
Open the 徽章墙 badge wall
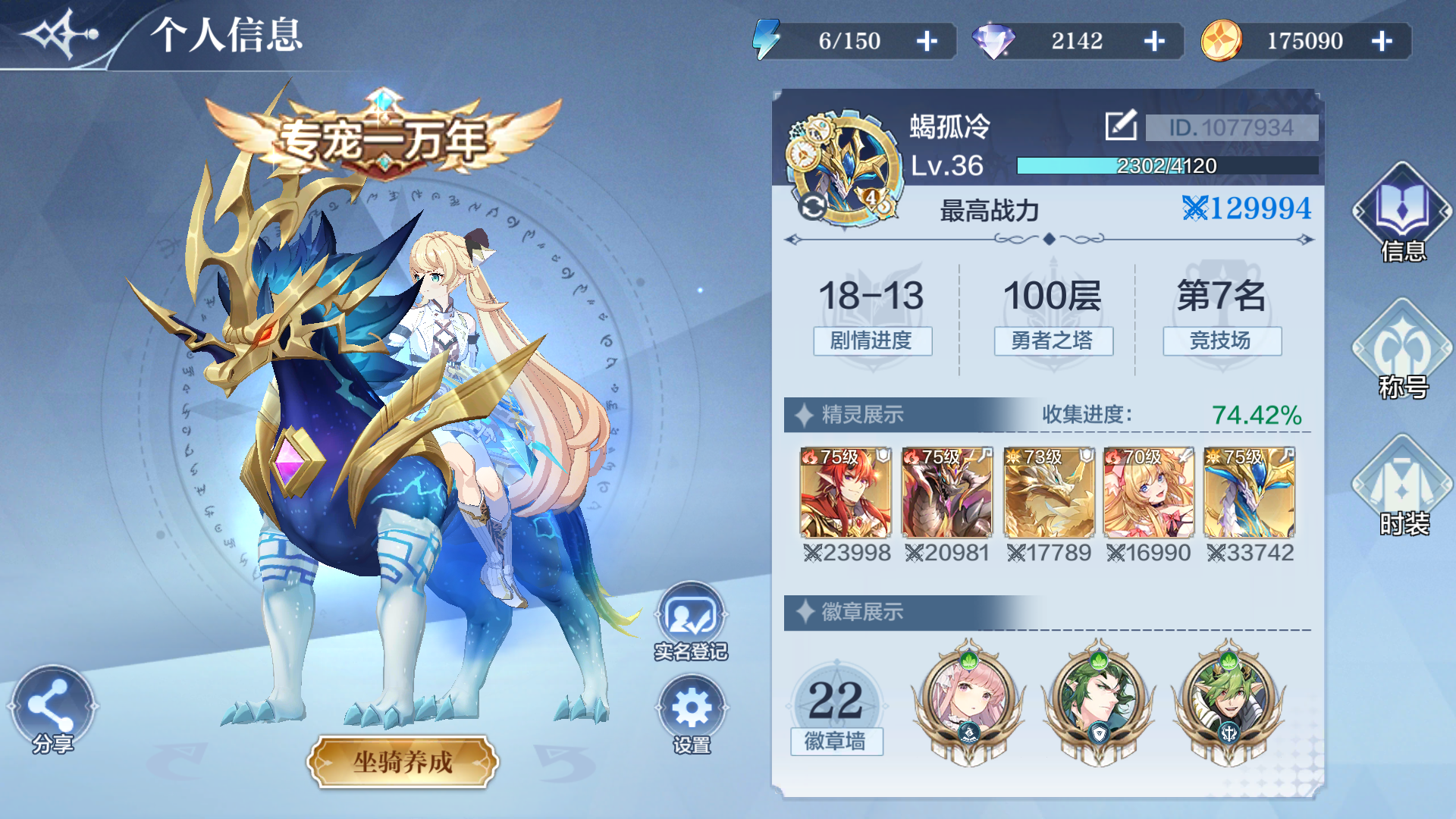click(837, 742)
